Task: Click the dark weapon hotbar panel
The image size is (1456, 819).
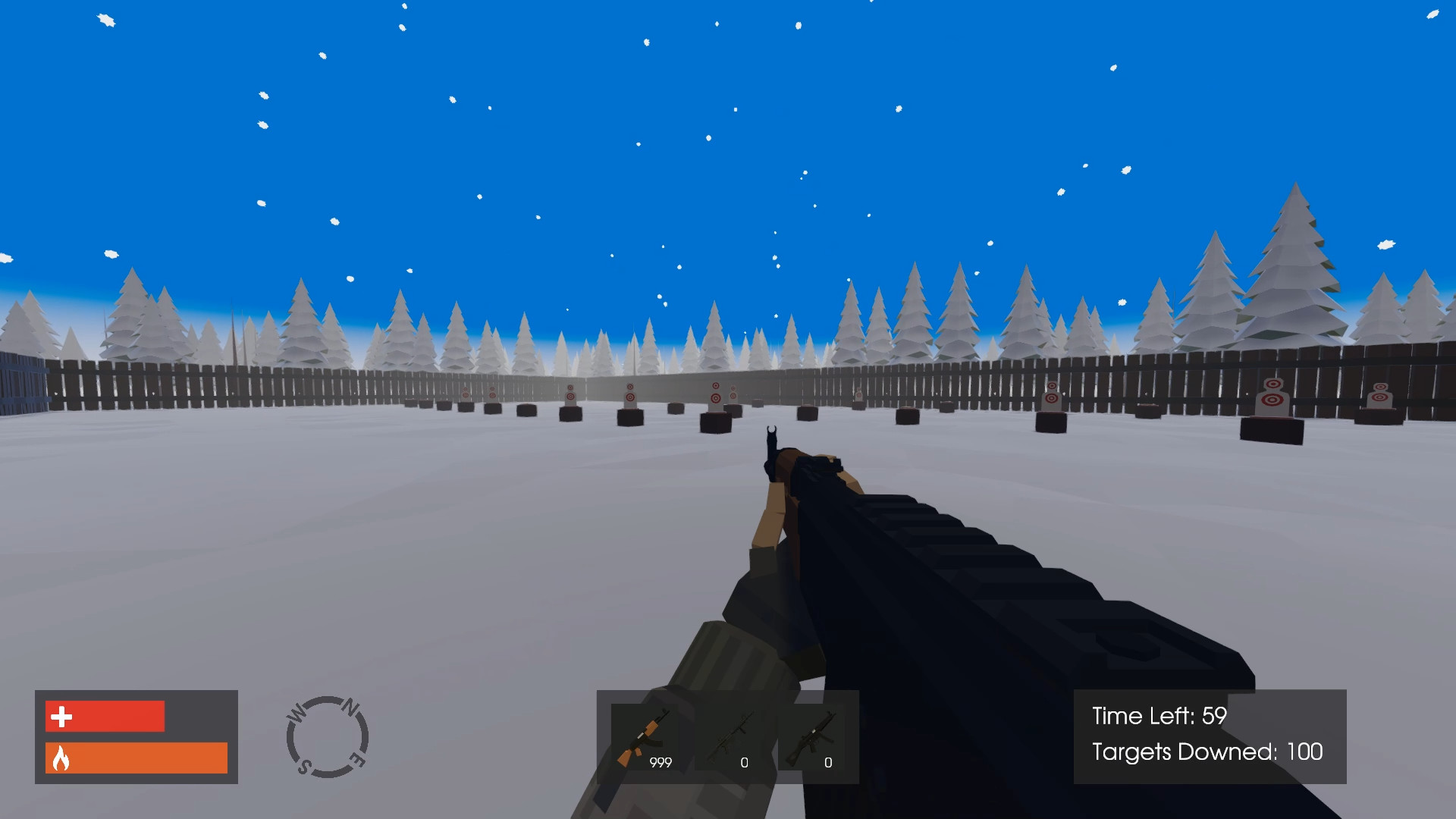Action: tap(726, 736)
